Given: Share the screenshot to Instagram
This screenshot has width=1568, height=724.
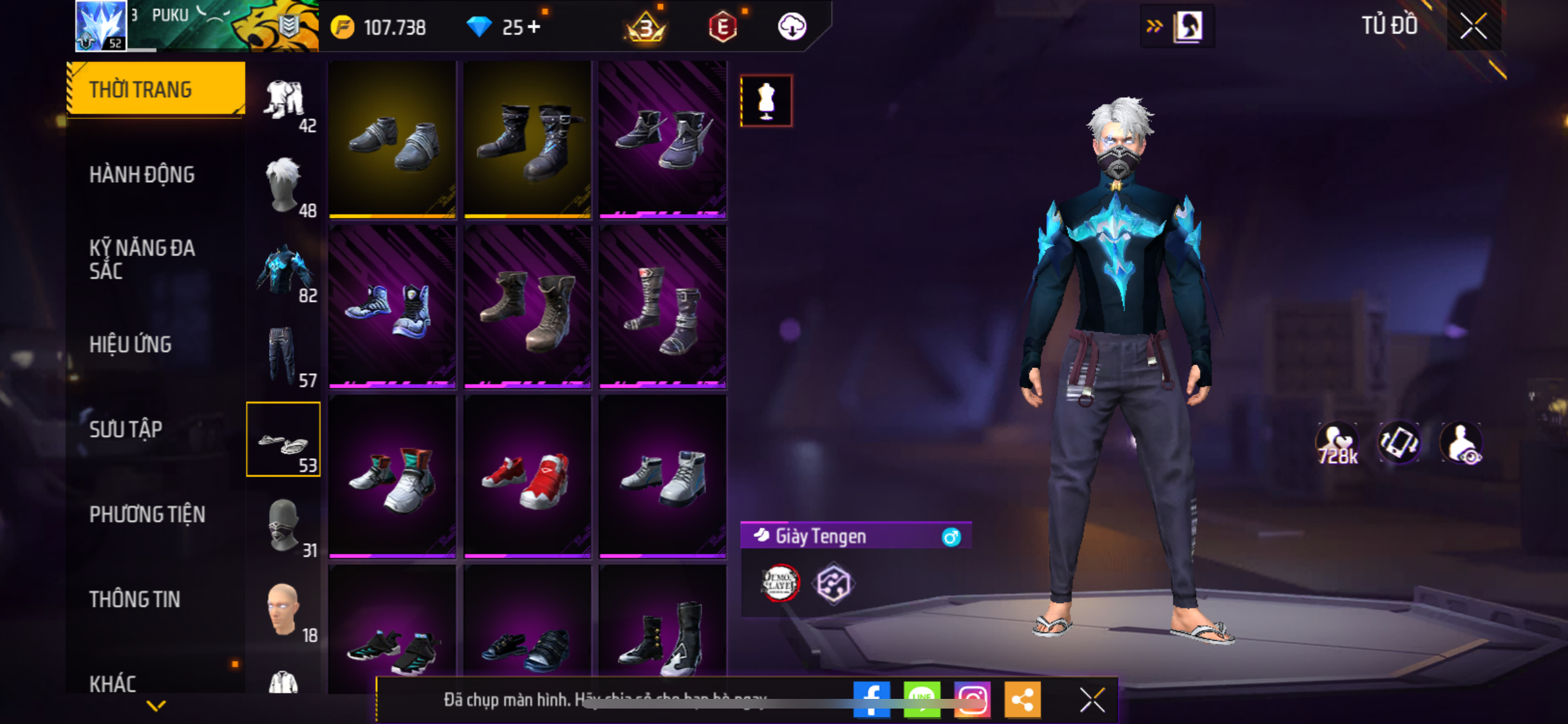Looking at the screenshot, I should click(x=971, y=699).
